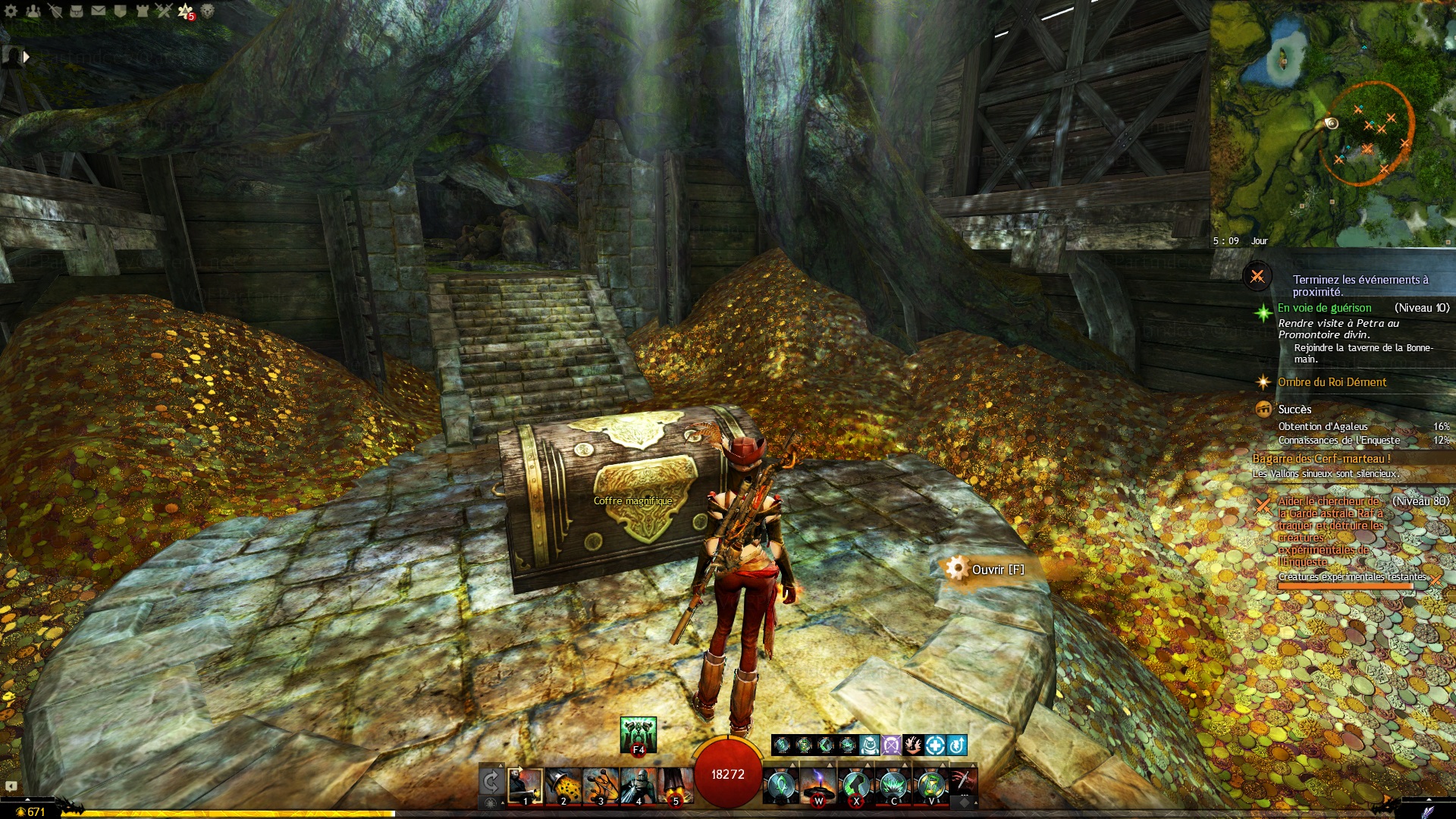Select the 'Ombre du Roi Dément' tracker entry
Screen dimensions: 1456x819
click(x=1332, y=382)
